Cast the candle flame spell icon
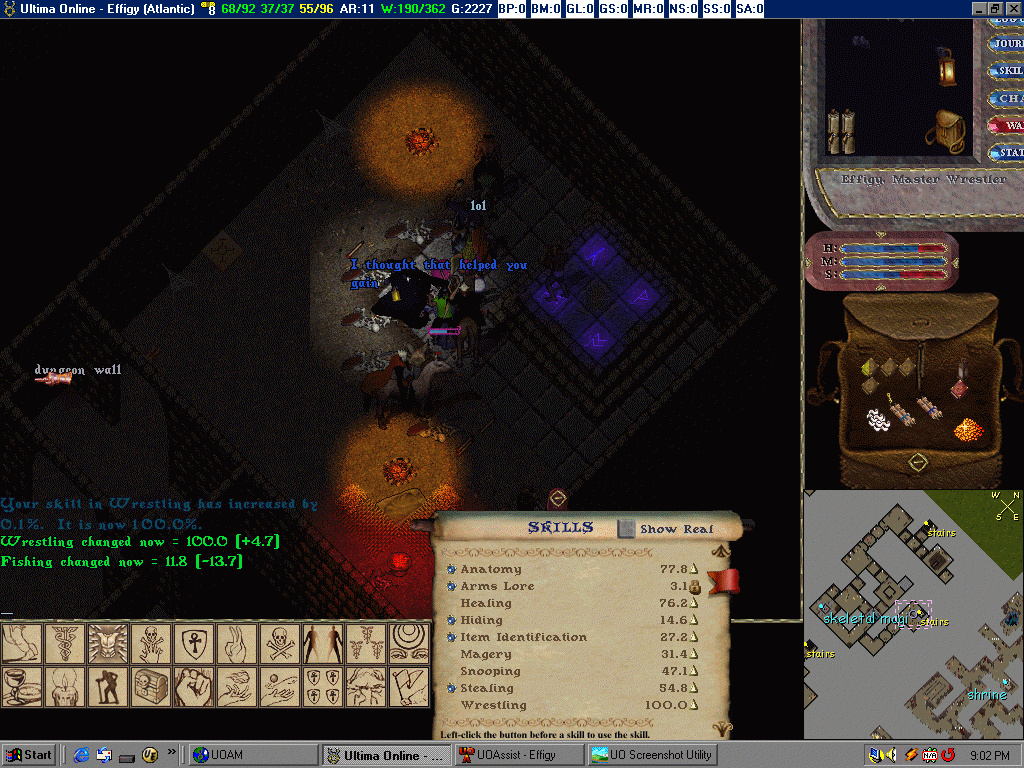This screenshot has height=768, width=1024. tap(63, 687)
